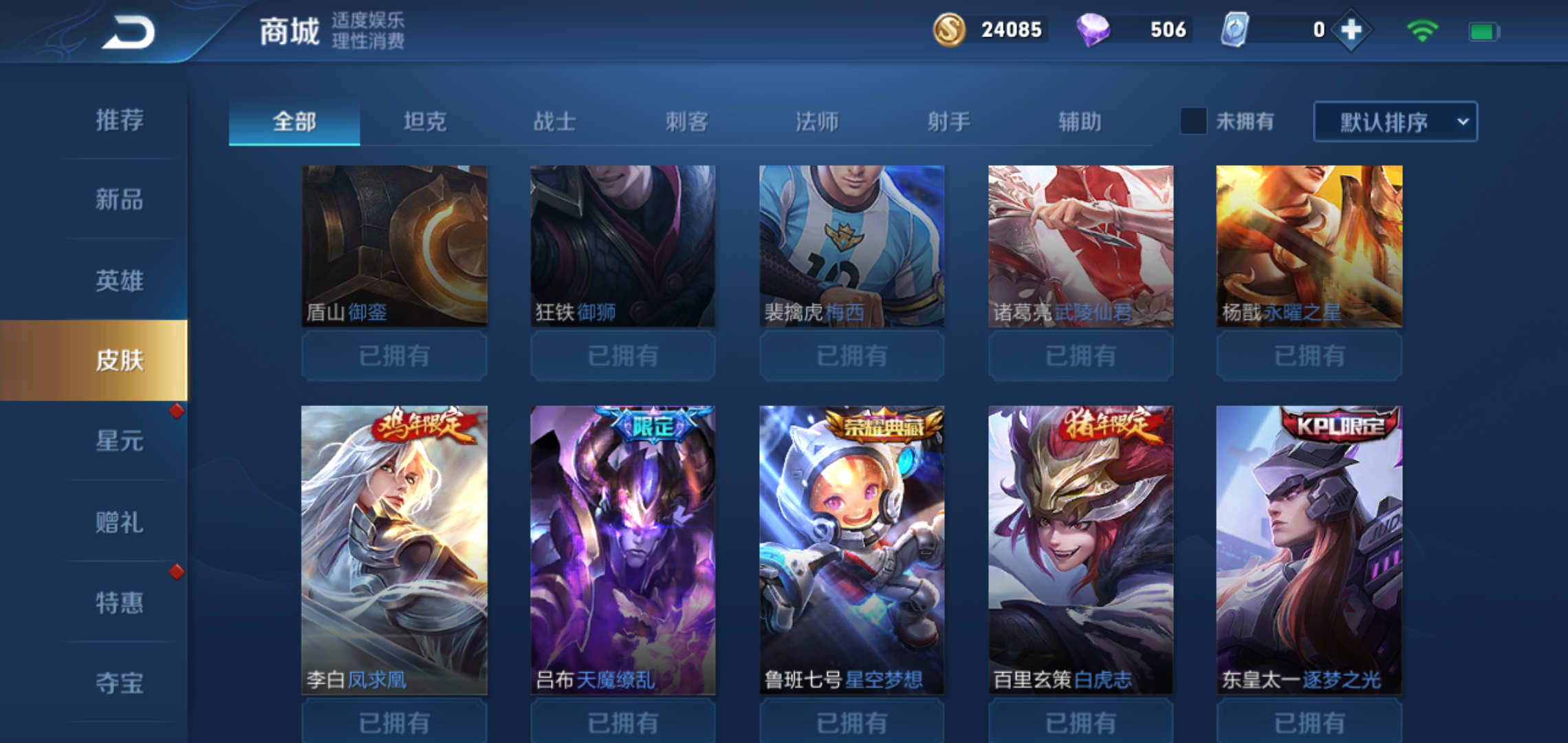Expand the sort order chevron arrow
The height and width of the screenshot is (743, 1568).
pyautogui.click(x=1464, y=122)
